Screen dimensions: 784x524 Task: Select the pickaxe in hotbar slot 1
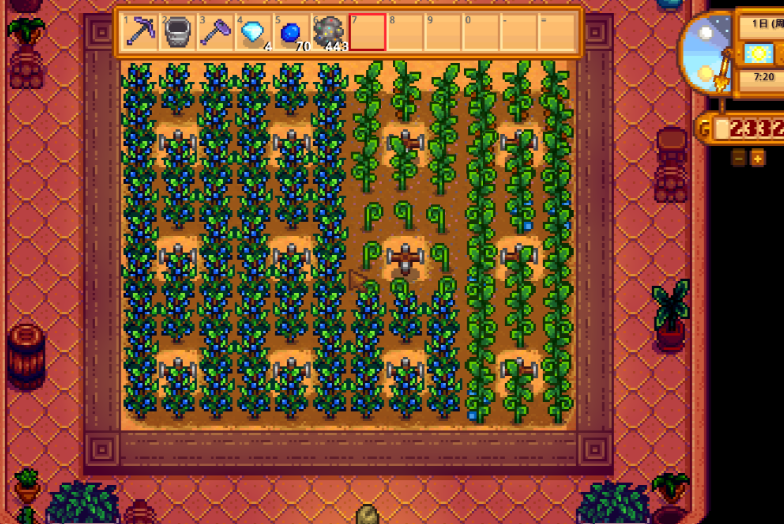[x=140, y=32]
